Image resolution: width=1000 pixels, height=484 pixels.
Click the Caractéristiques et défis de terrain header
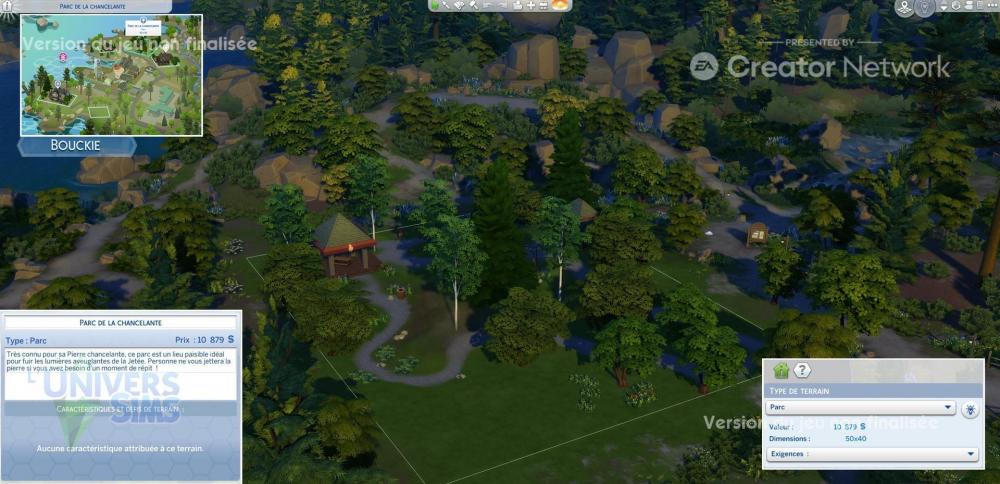pos(120,409)
